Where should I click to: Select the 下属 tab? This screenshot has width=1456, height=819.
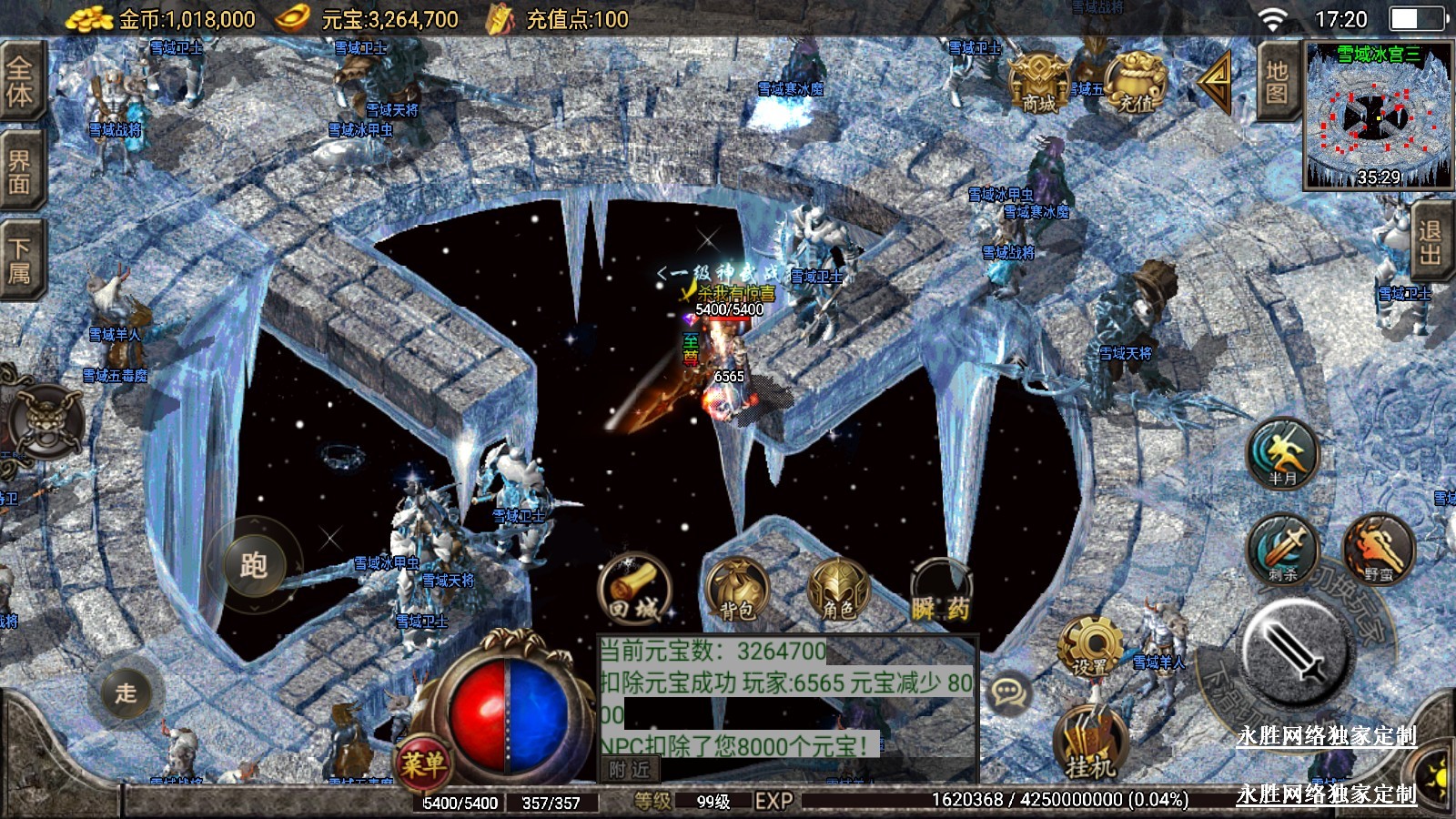[x=20, y=260]
